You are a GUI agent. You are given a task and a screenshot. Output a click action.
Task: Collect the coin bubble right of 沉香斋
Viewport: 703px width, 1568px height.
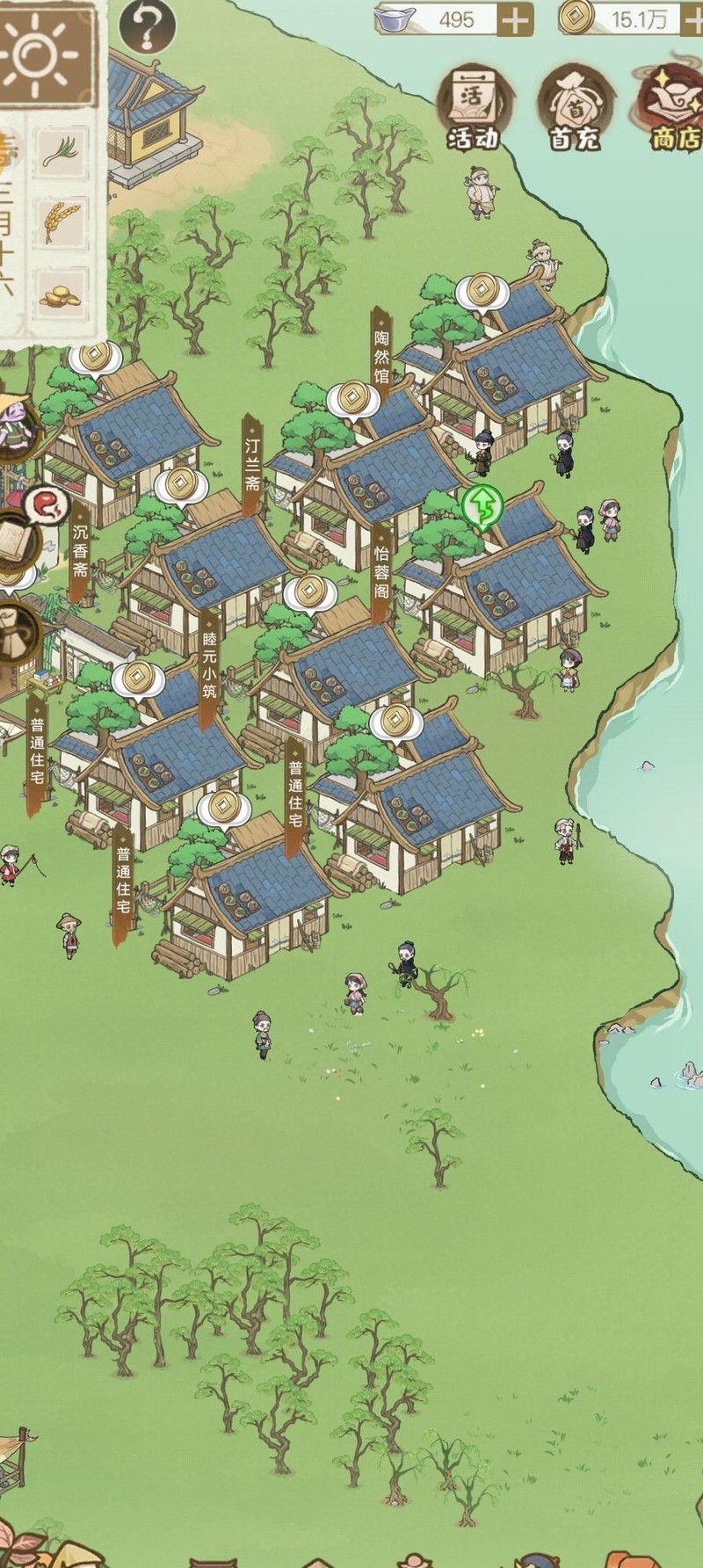180,483
